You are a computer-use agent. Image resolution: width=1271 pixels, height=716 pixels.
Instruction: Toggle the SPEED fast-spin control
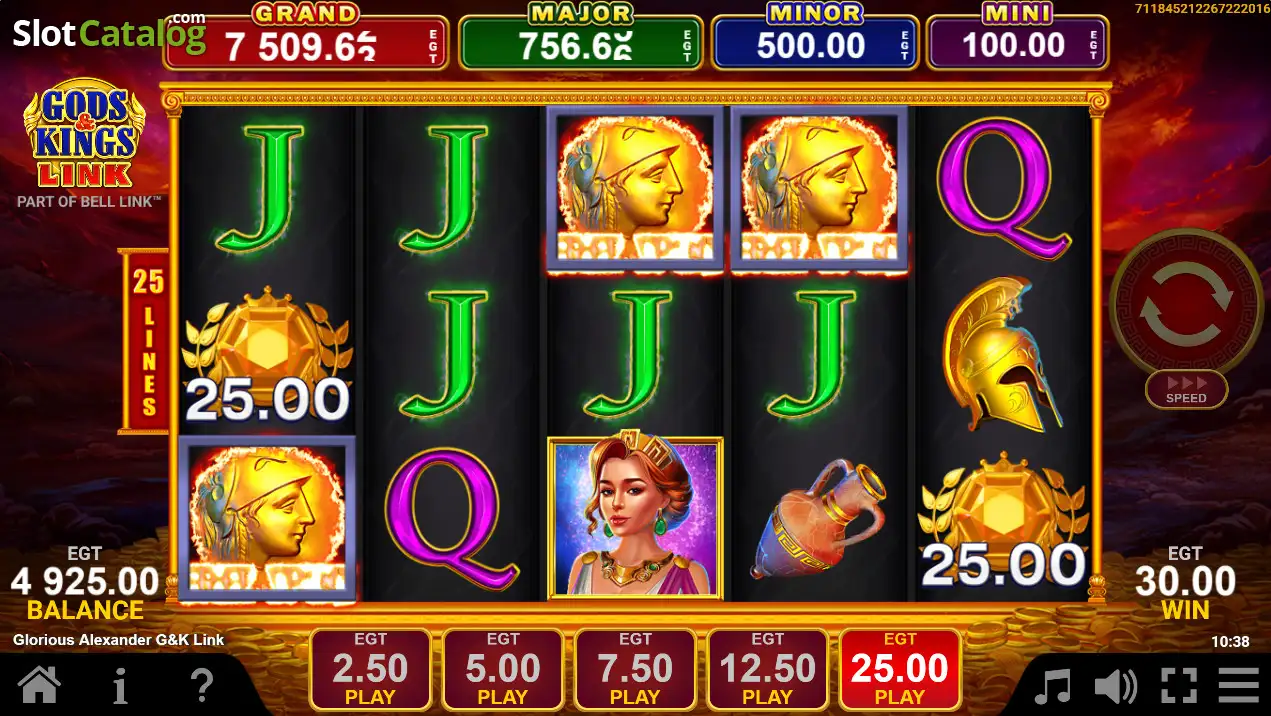1186,389
